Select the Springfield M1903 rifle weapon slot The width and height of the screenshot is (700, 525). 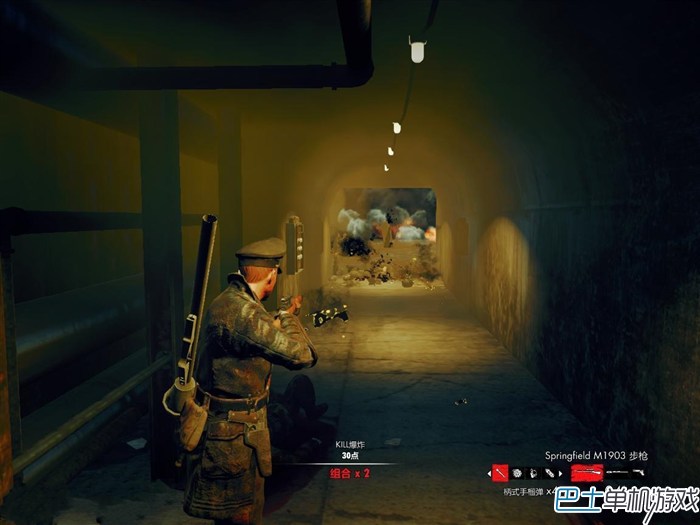[x=587, y=471]
